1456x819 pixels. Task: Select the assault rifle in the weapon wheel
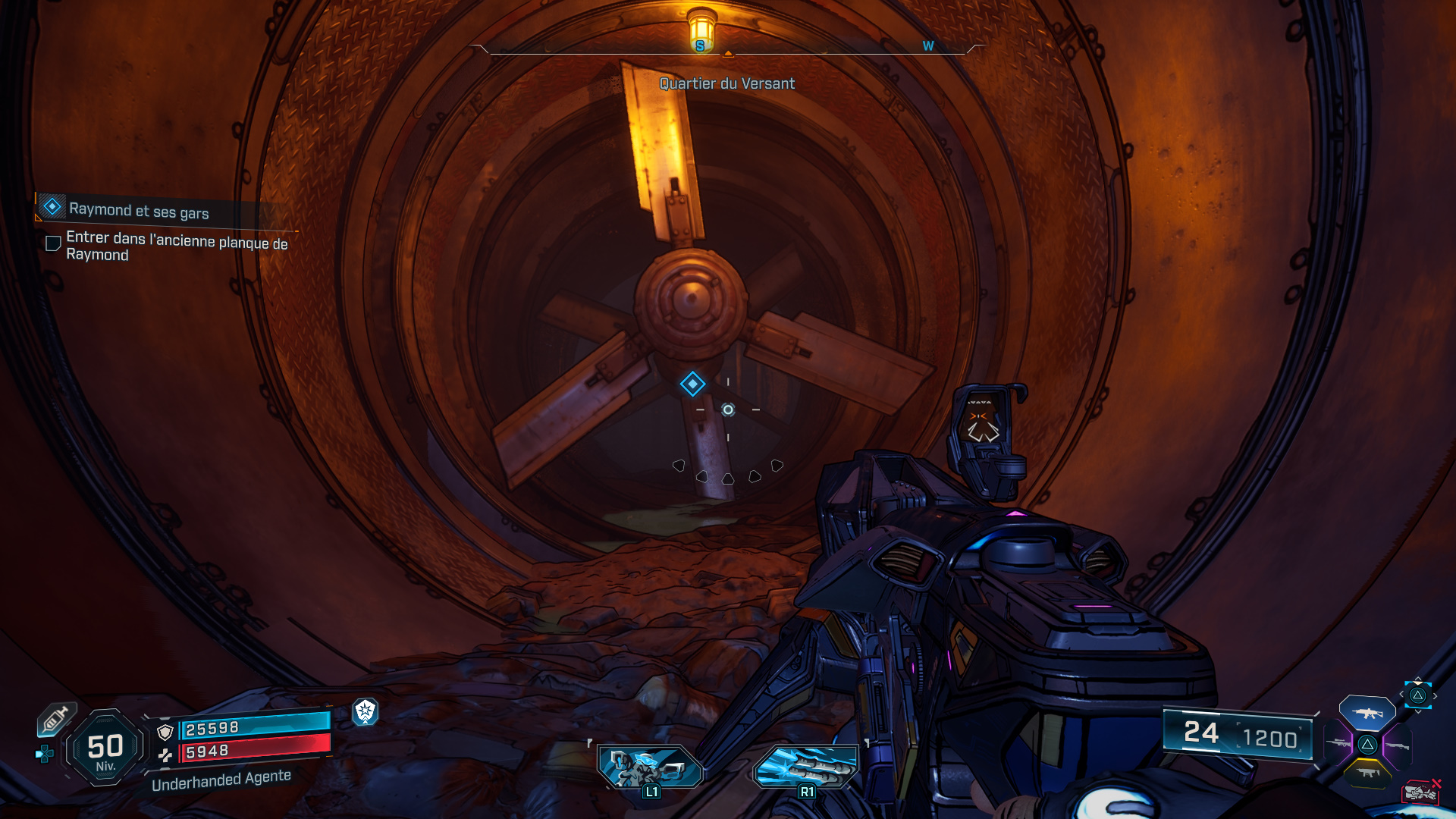tap(1368, 712)
